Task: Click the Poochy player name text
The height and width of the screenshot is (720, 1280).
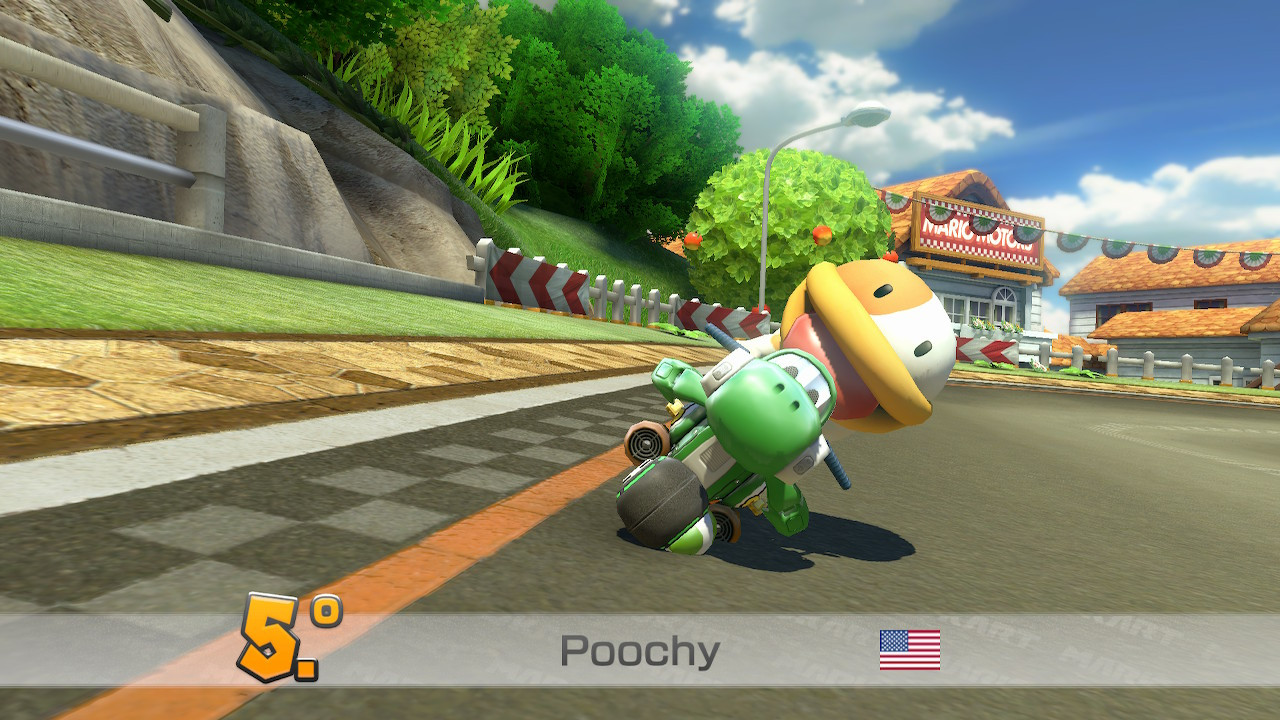Action: pos(640,649)
